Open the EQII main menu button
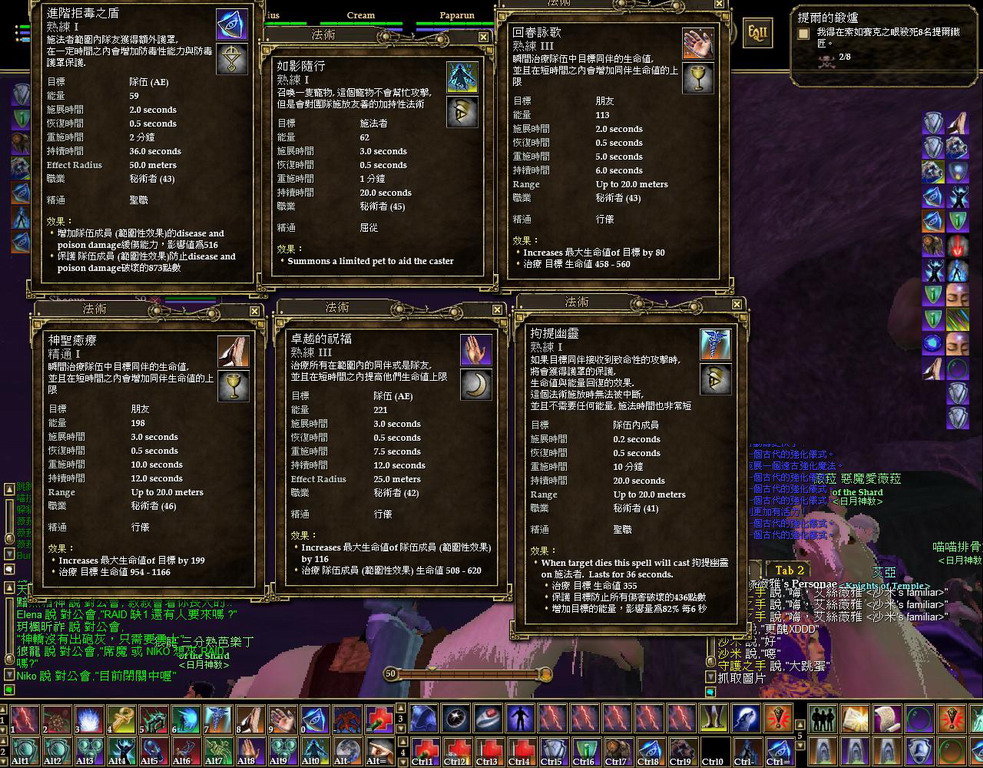The image size is (983, 768). (758, 33)
